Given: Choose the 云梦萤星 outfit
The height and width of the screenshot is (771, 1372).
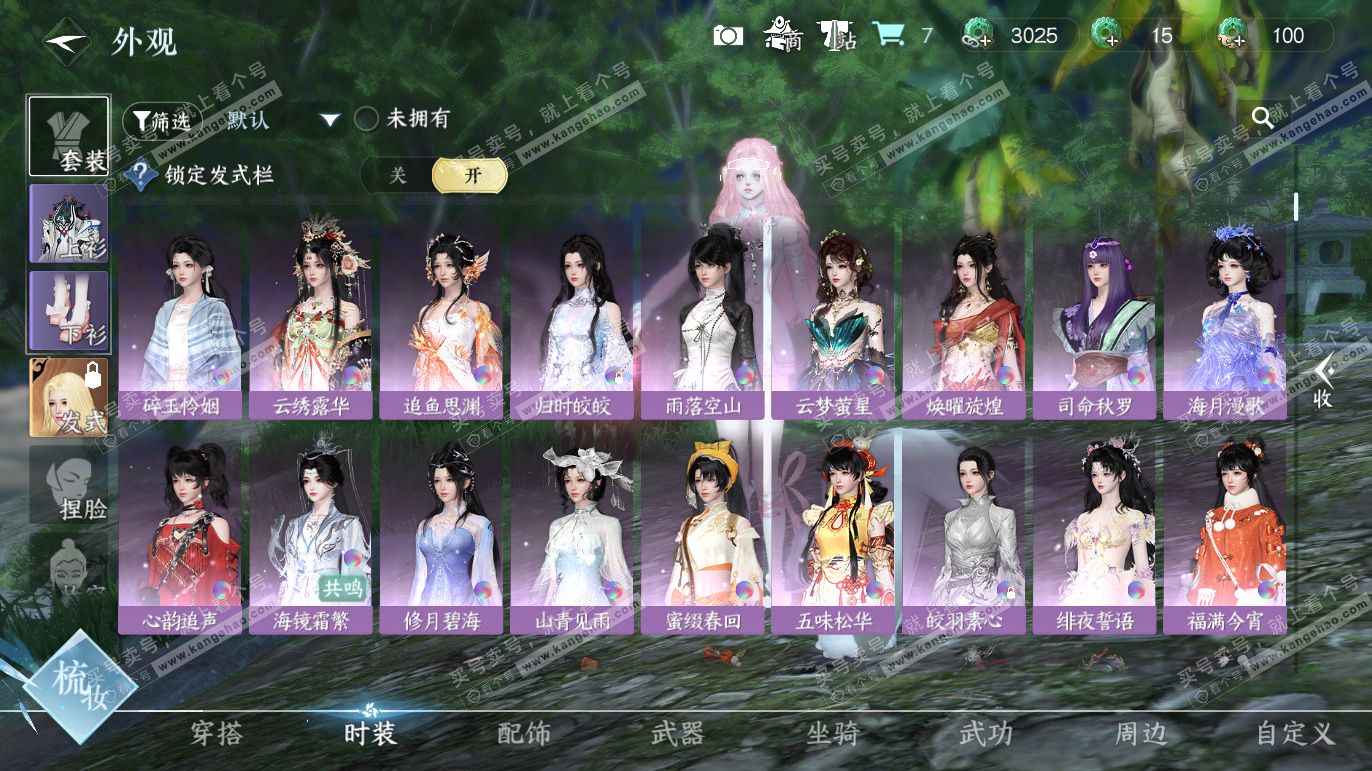Looking at the screenshot, I should click(832, 320).
